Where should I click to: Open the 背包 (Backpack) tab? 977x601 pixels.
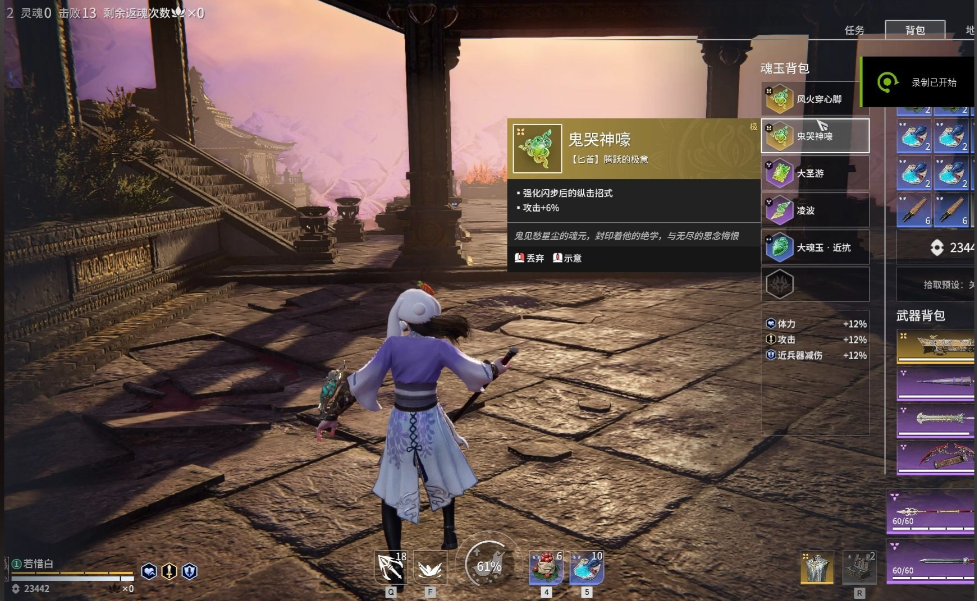tap(915, 31)
